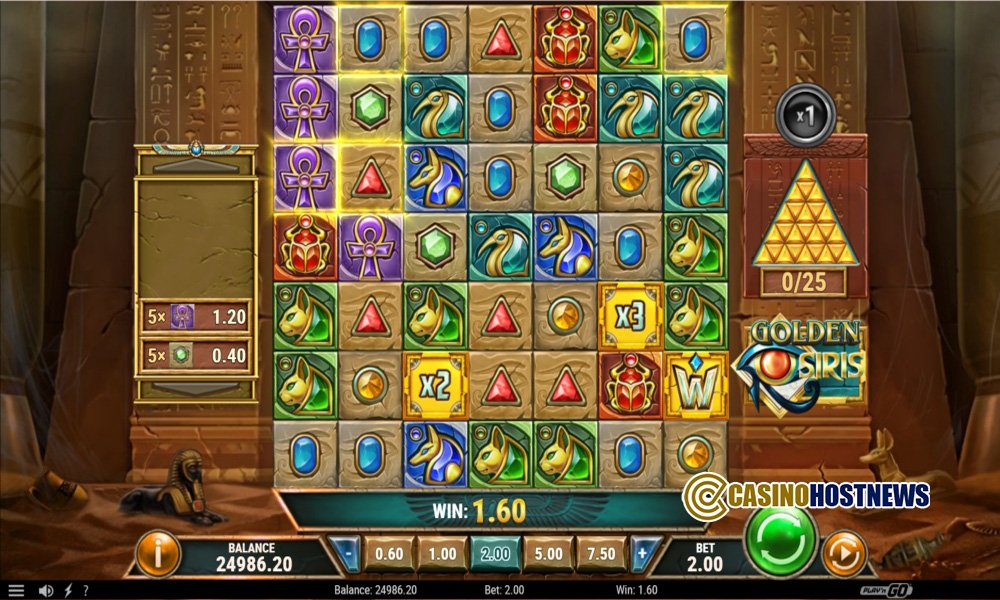Click the CasinoHostNews watermark logo

tap(806, 494)
